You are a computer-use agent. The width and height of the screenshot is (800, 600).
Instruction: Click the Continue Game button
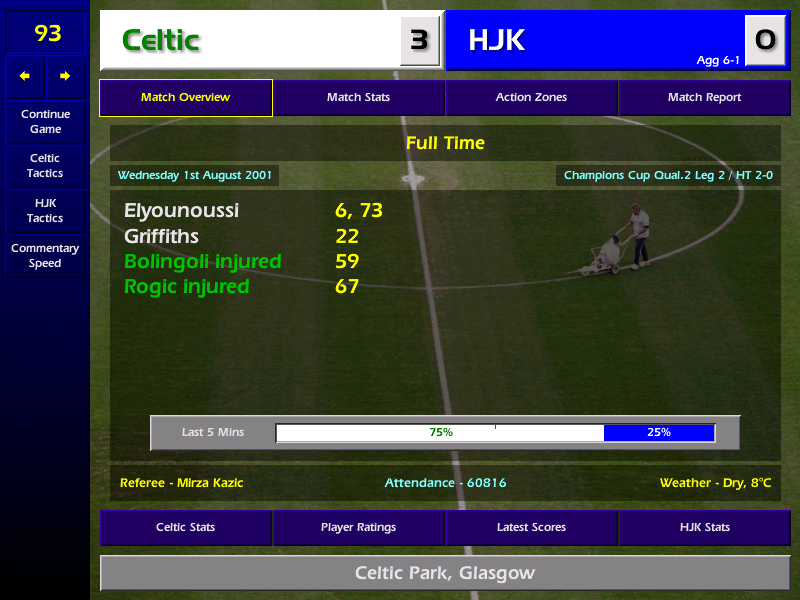(45, 121)
